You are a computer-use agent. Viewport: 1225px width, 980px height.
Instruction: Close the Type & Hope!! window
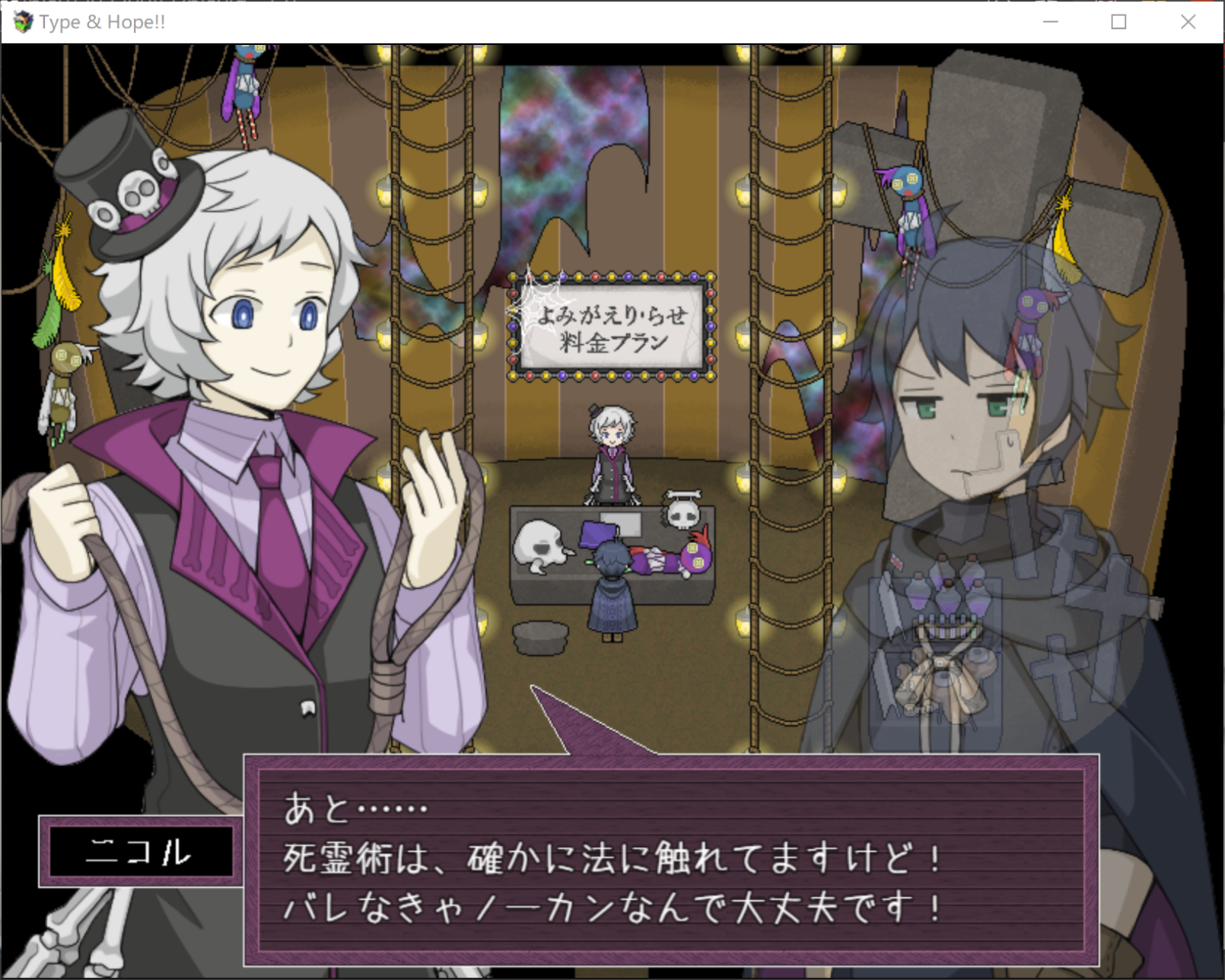coord(1188,22)
